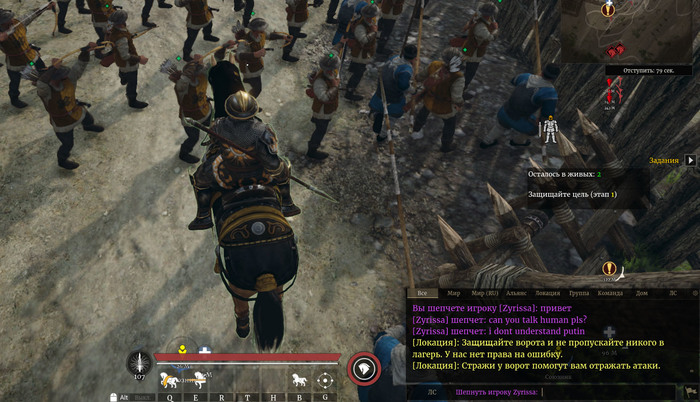Image resolution: width=700 pixels, height=402 pixels.
Task: Expand the Задания quest panel arrow
Action: coord(690,159)
